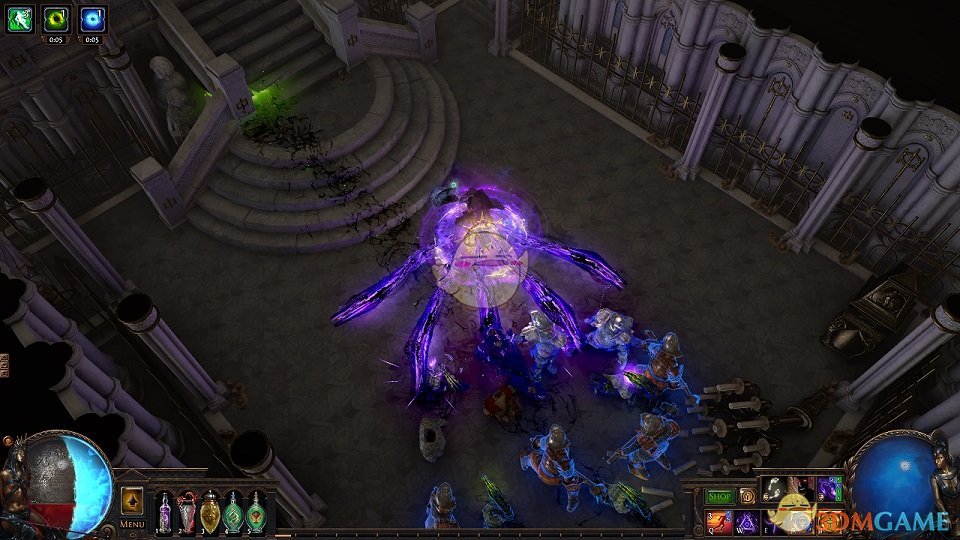Screen dimensions: 960x540
Task: Select the purple skill with green bars
Action: tap(829, 490)
